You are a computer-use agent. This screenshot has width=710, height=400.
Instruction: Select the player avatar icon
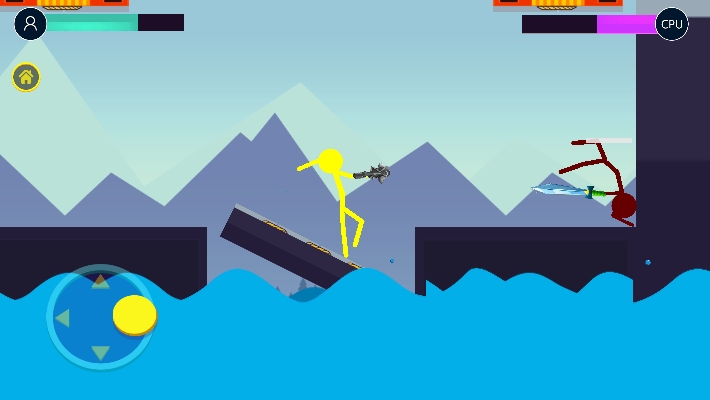[x=30, y=23]
